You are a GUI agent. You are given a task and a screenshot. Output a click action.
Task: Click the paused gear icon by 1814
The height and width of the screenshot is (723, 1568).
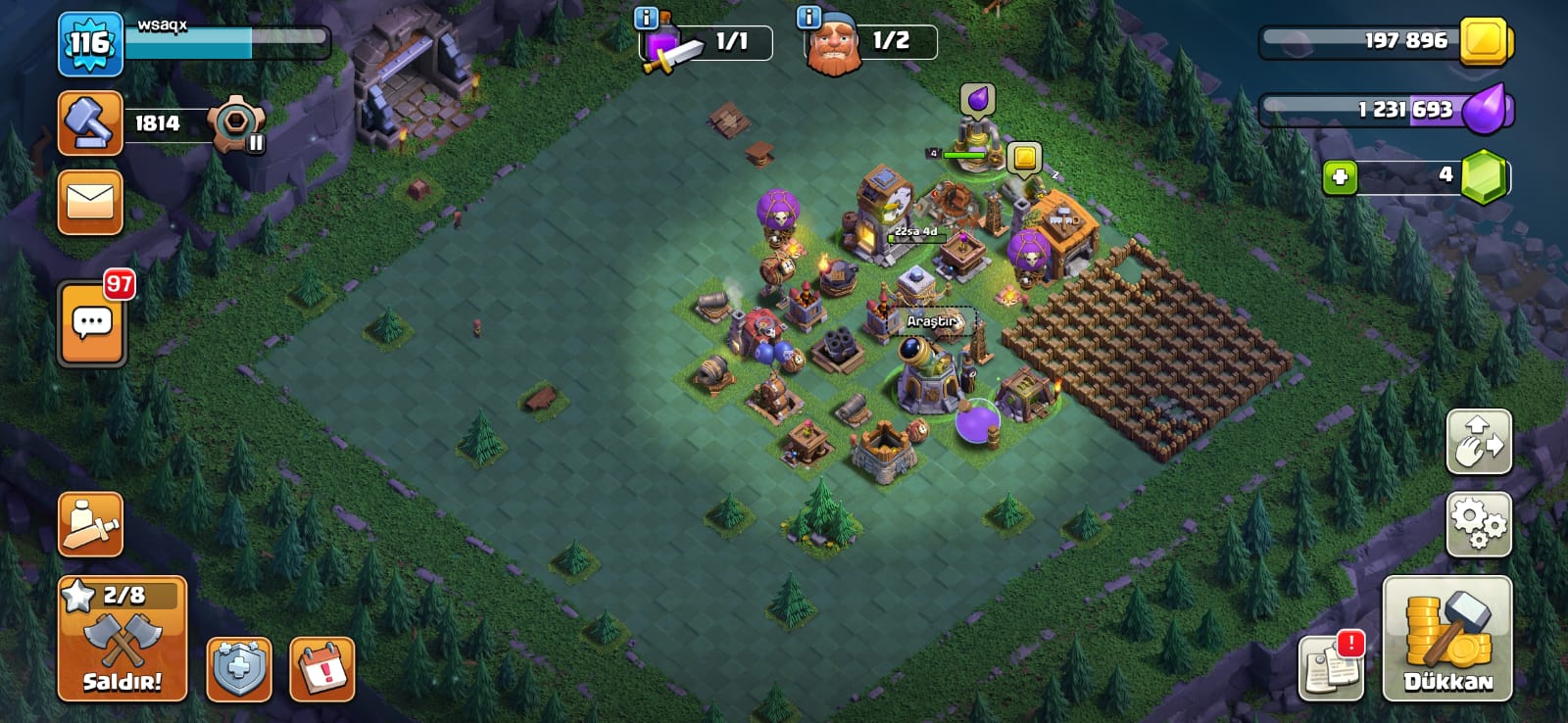[236, 124]
